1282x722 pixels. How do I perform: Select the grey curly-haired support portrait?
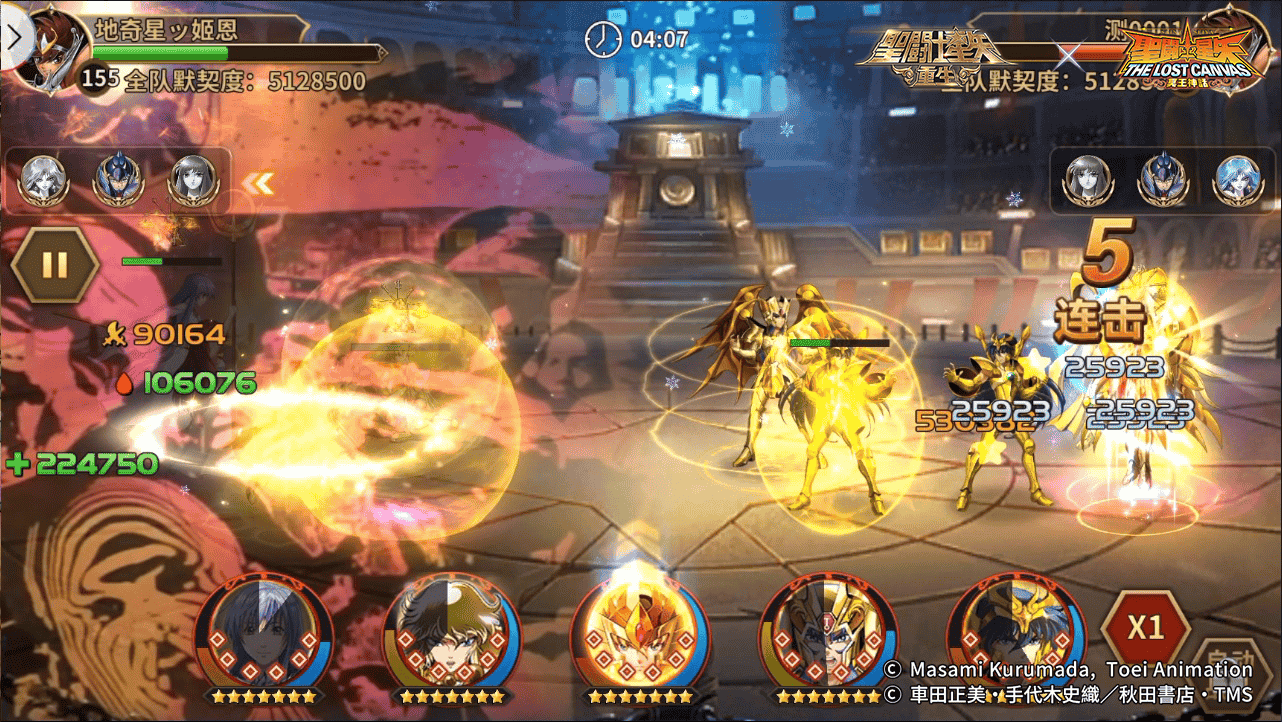tap(44, 181)
